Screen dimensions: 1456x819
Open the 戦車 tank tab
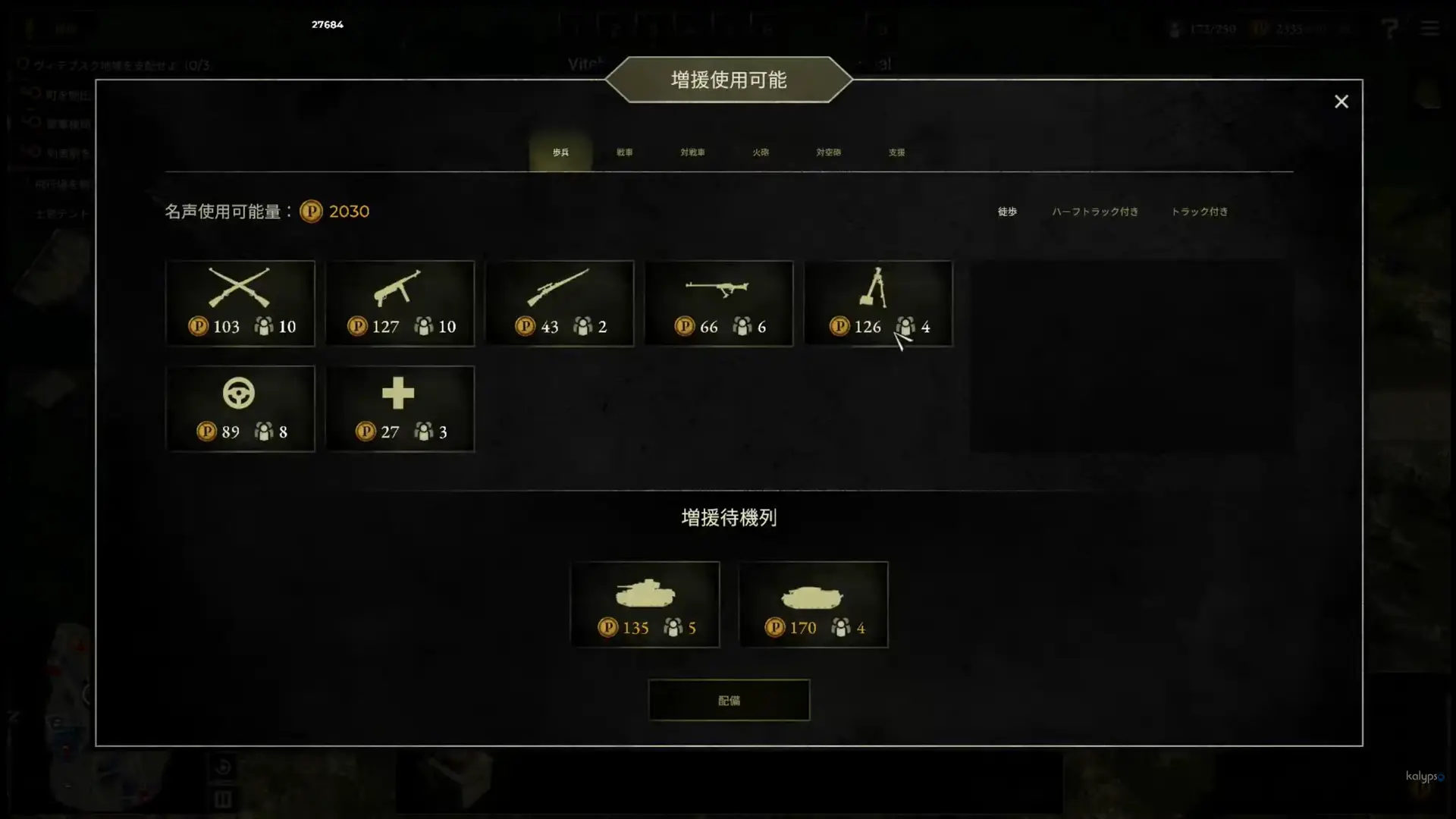(x=624, y=152)
